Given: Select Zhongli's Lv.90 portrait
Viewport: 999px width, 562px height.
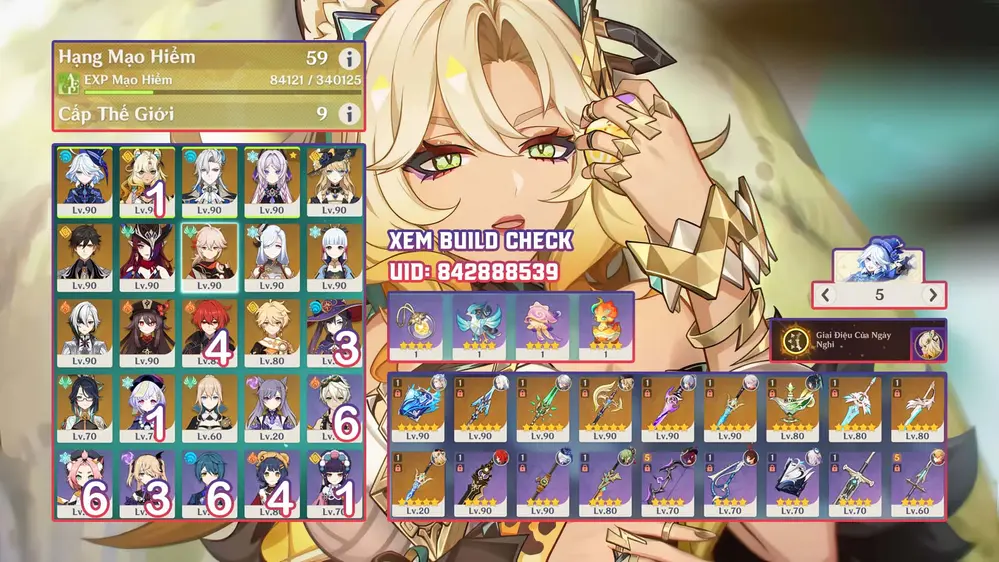Looking at the screenshot, I should (x=84, y=257).
